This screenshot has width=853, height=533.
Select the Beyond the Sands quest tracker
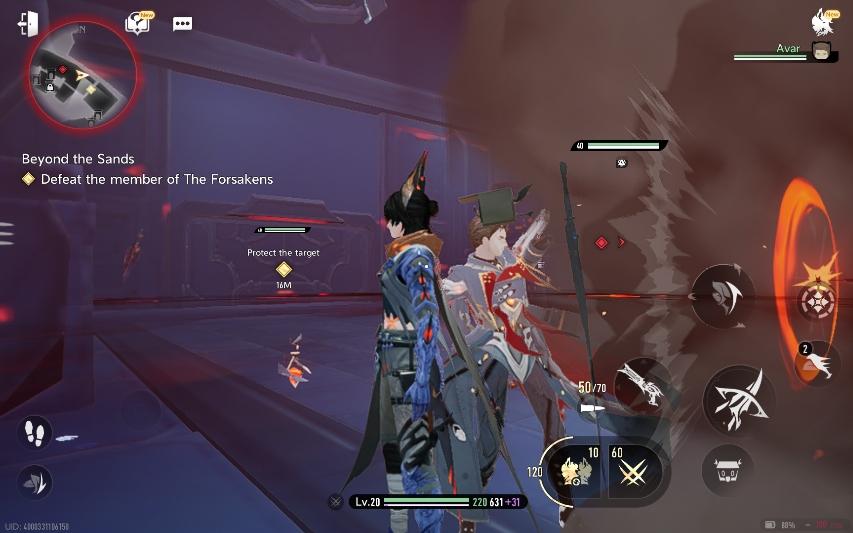tap(78, 159)
